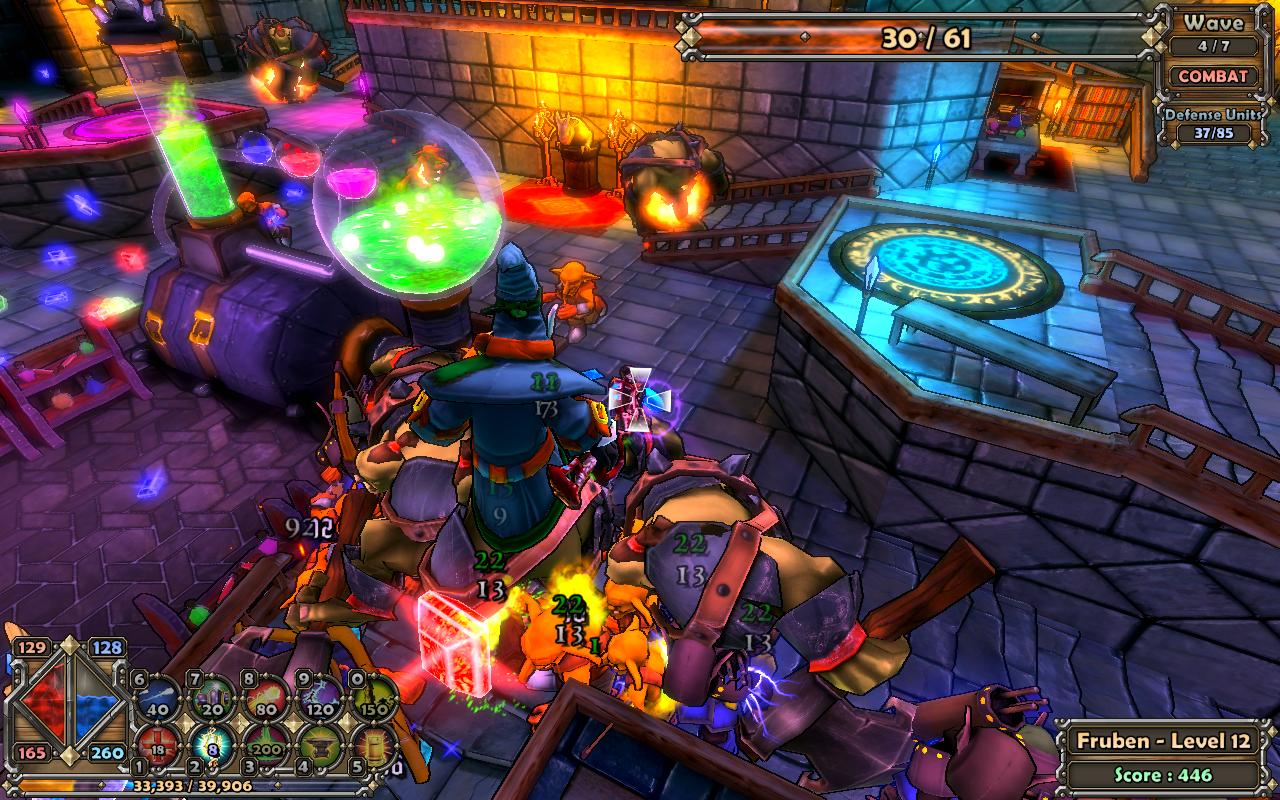
Task: Select the Deadly Striker tower costing 150
Action: pyautogui.click(x=374, y=699)
